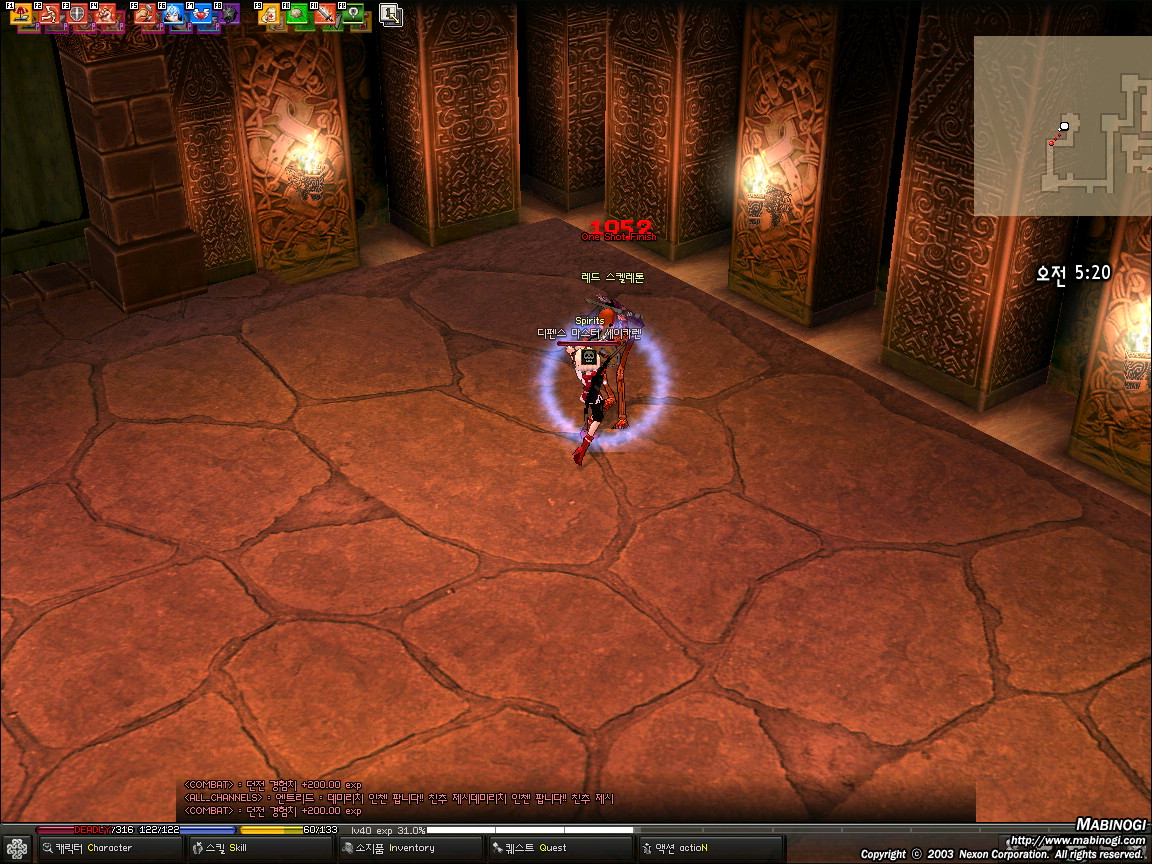Select the green F10 slot with a stone

[297, 15]
